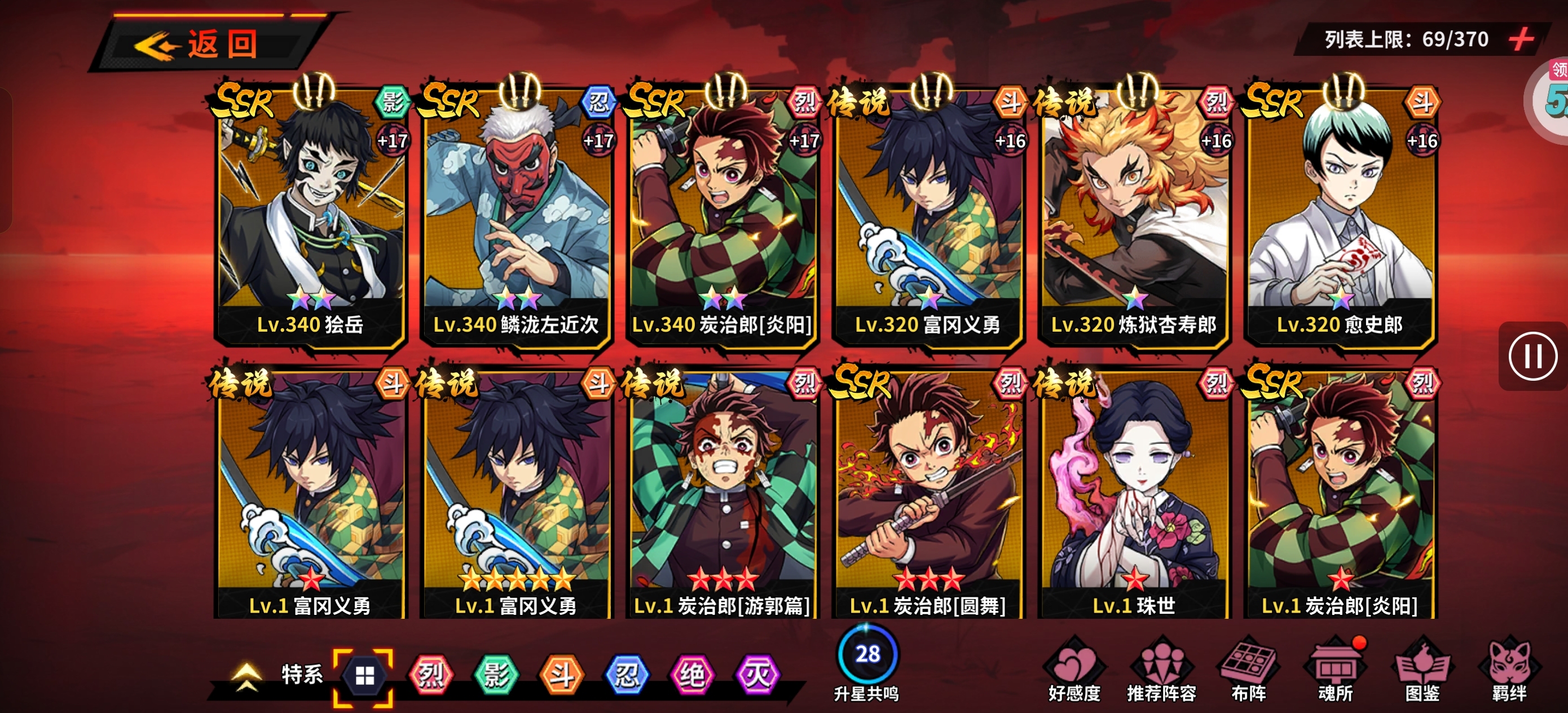Open the 好感度 affection menu
The width and height of the screenshot is (1568, 713).
pos(1074,670)
